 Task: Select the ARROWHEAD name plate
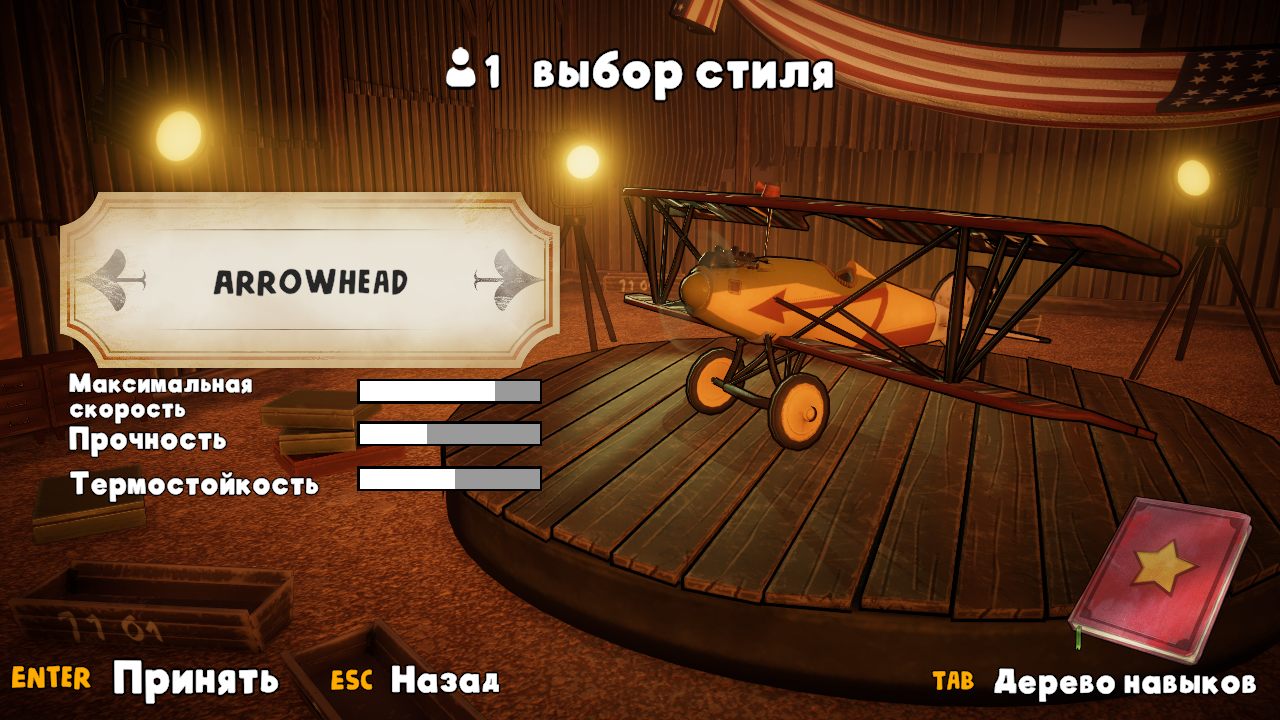point(308,281)
